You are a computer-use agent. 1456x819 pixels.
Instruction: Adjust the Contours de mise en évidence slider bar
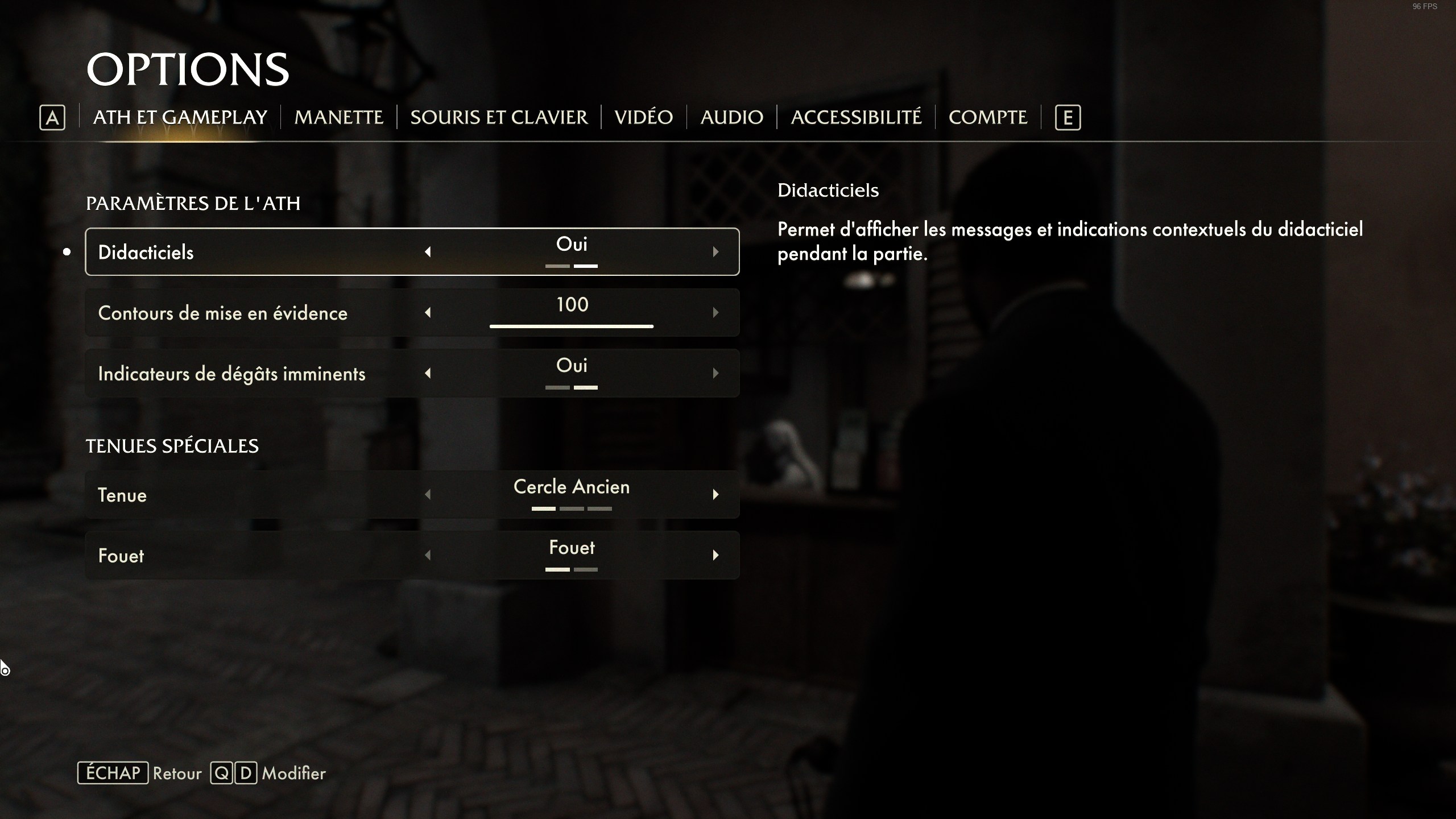tap(571, 326)
